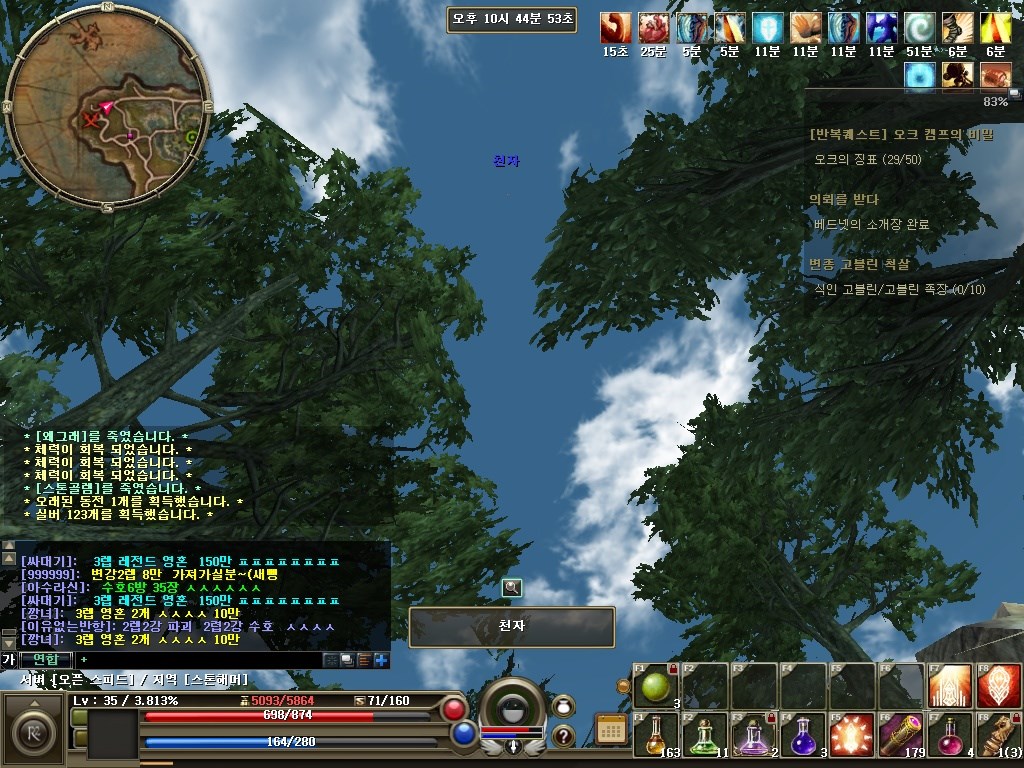Screen dimensions: 1024x768
Task: Open the calendar icon beside the hotbar
Action: click(611, 729)
